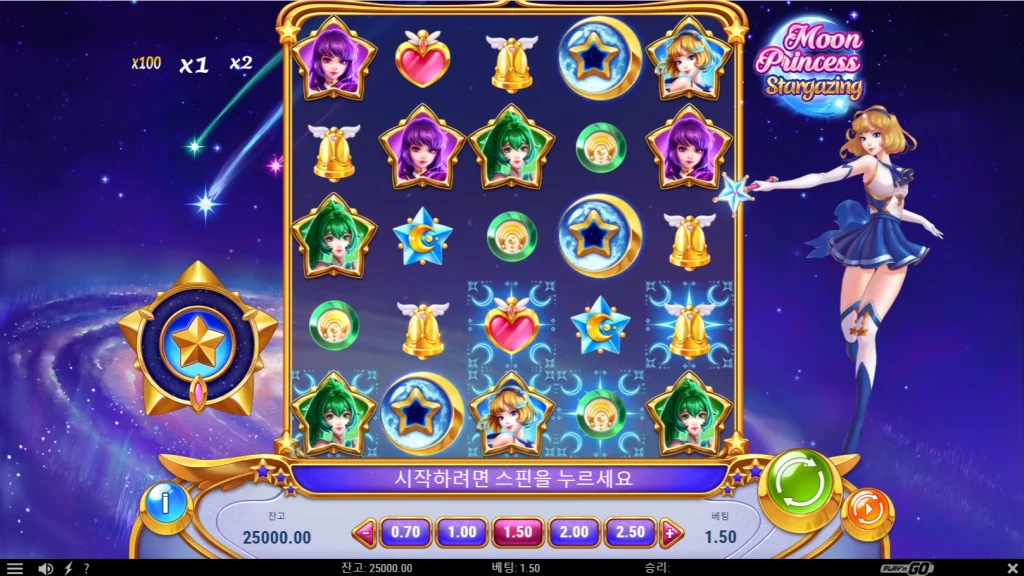Toggle fast play with the lightning icon

click(68, 568)
